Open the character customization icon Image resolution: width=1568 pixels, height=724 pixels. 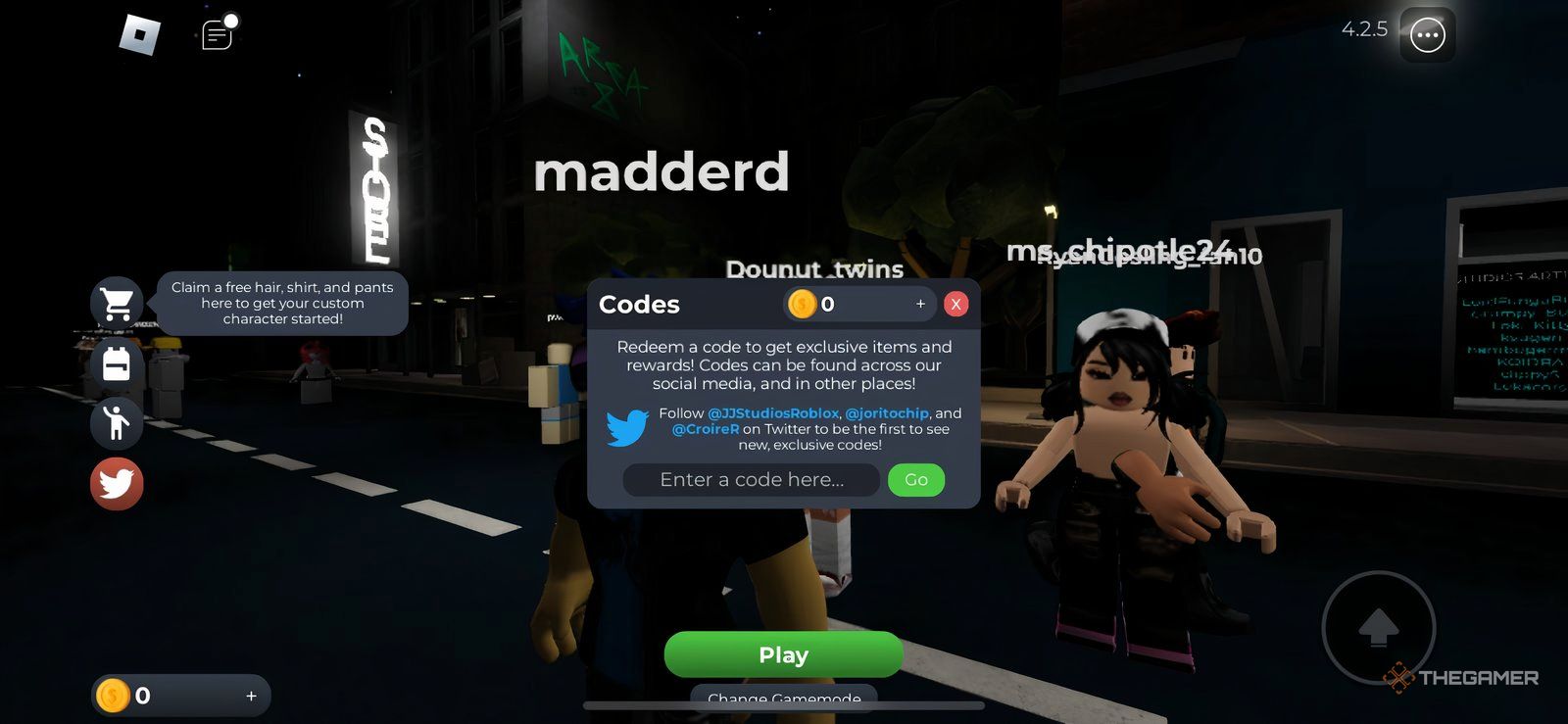click(117, 423)
